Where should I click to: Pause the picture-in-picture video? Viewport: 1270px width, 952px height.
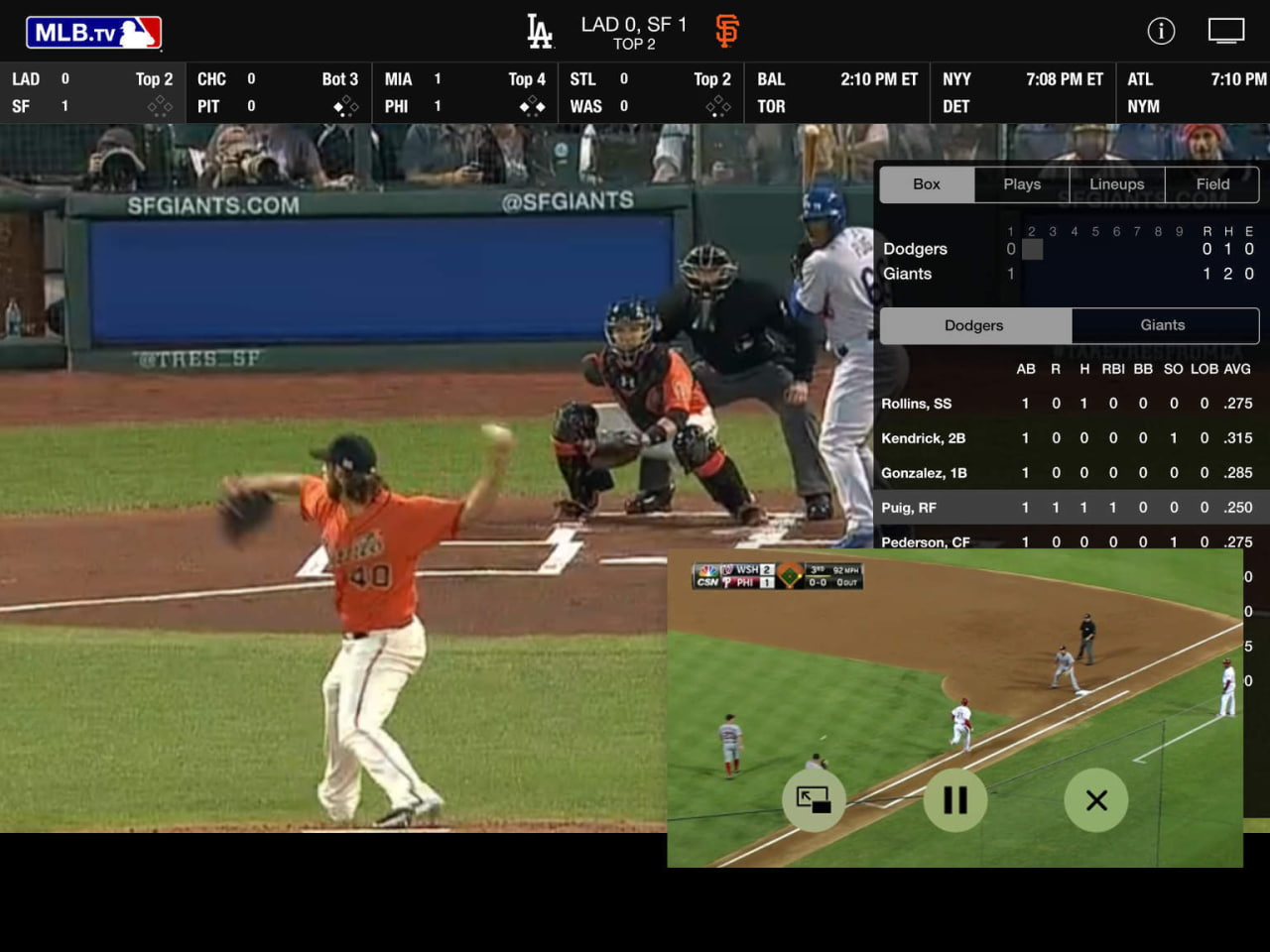(954, 800)
